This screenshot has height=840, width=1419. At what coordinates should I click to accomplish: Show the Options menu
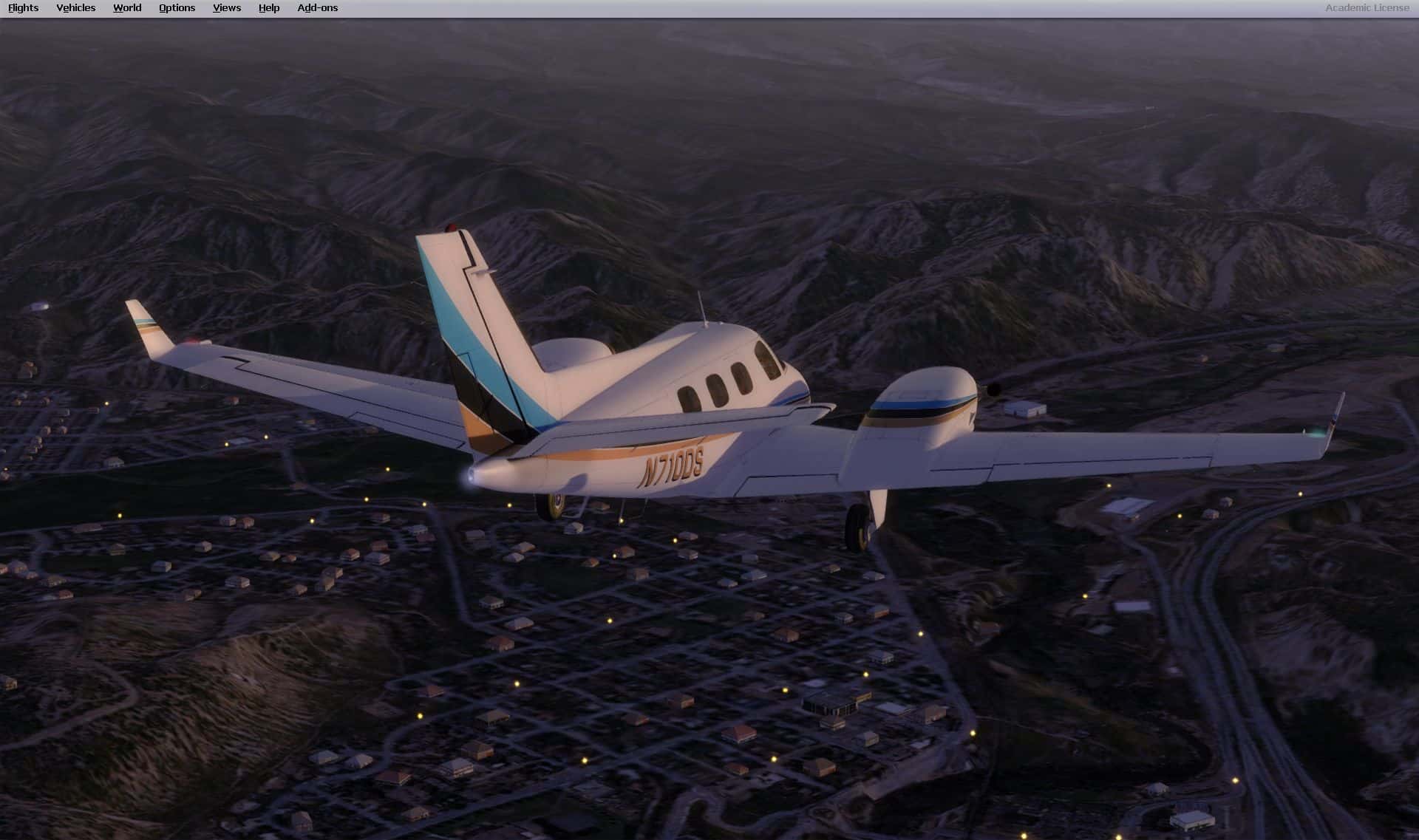click(x=177, y=8)
